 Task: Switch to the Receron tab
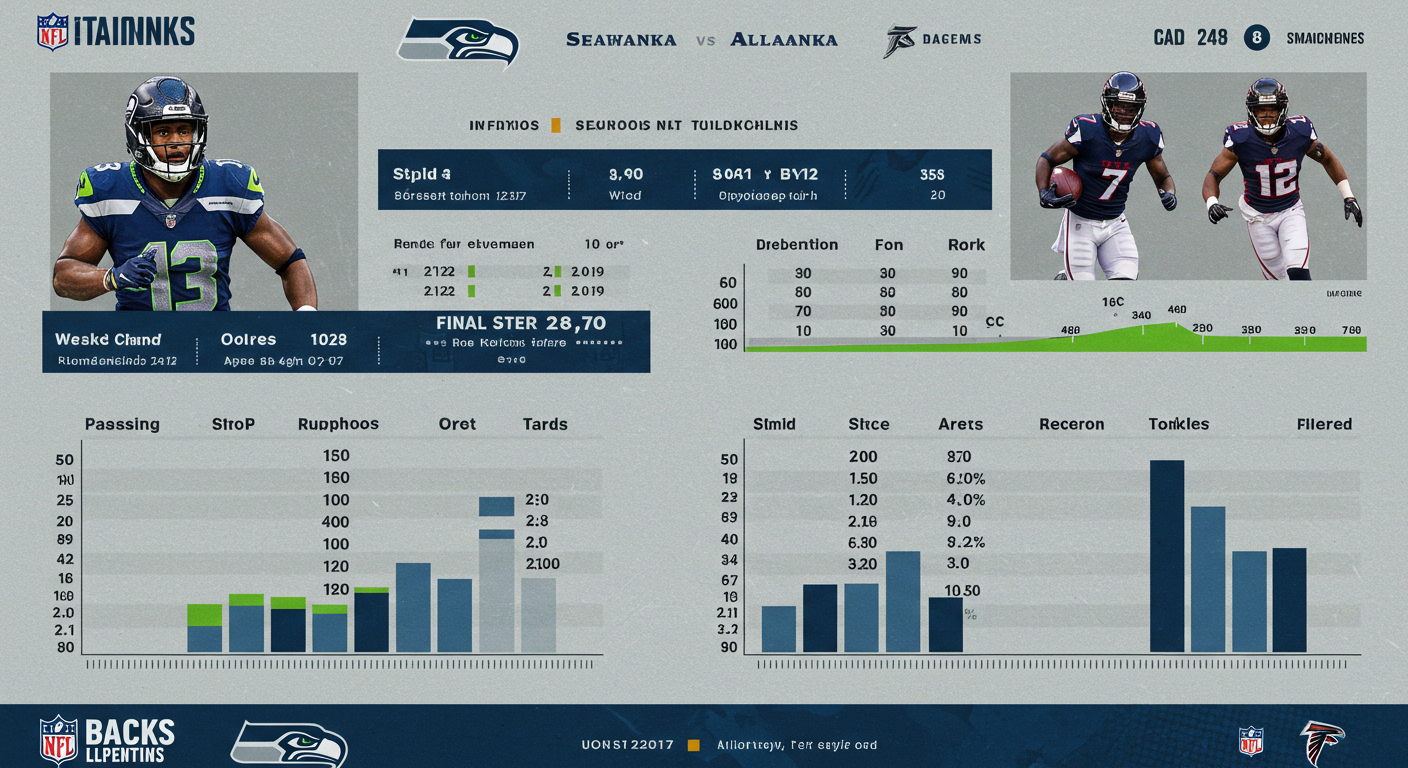point(1071,424)
